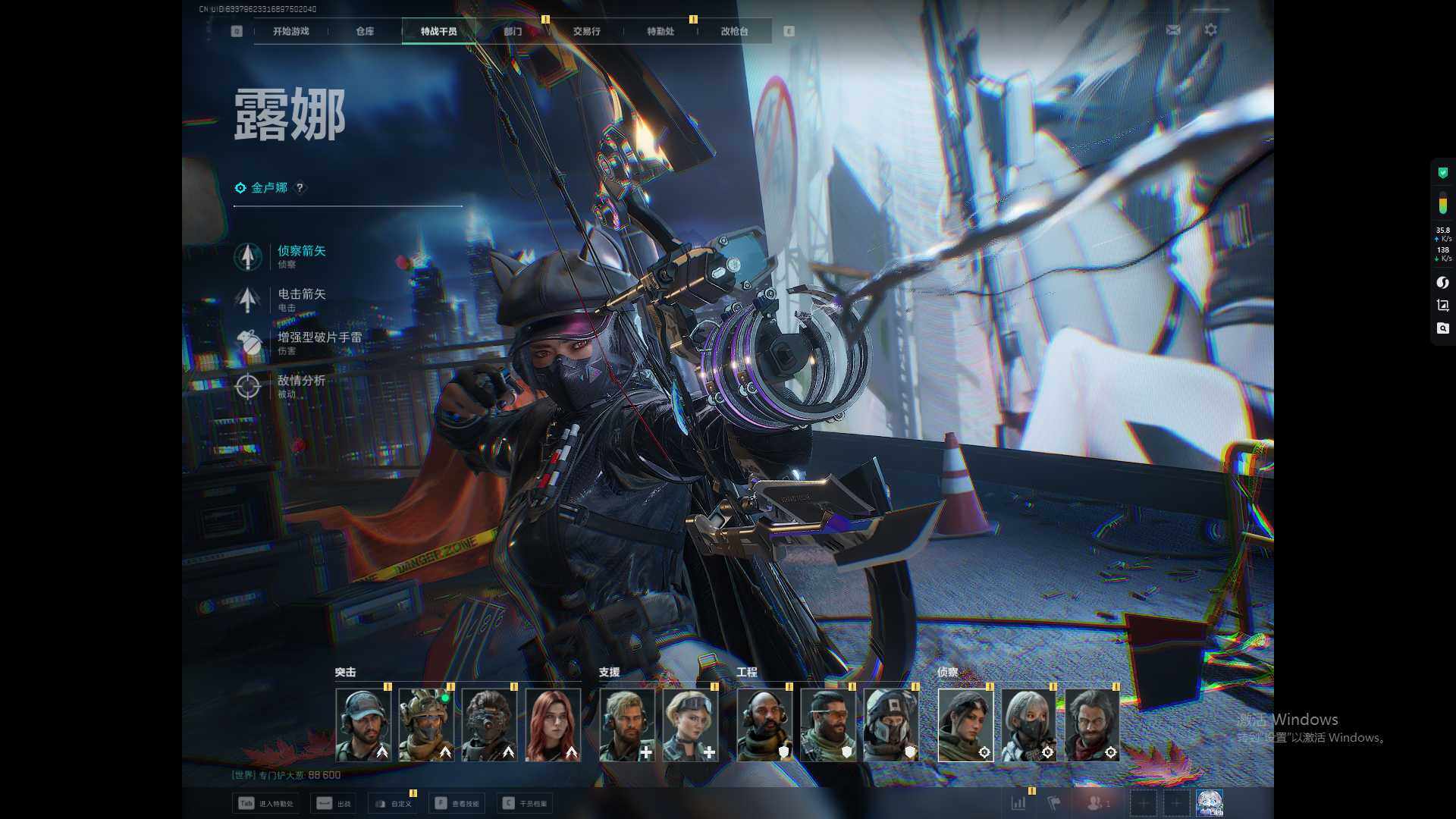Select the grey-haired masked recon operator
This screenshot has width=1456, height=819.
(1028, 725)
